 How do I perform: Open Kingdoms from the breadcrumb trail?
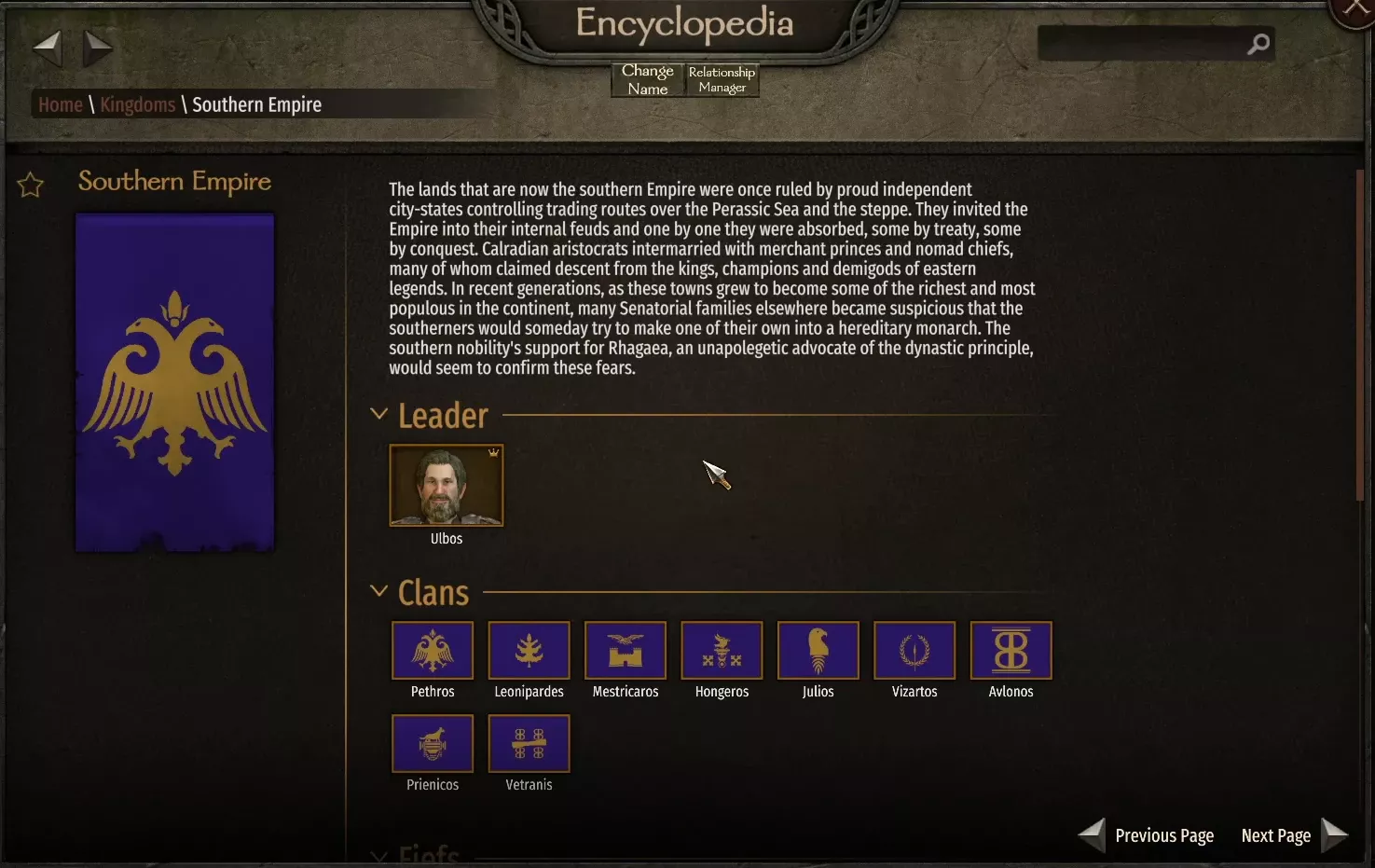pos(137,104)
